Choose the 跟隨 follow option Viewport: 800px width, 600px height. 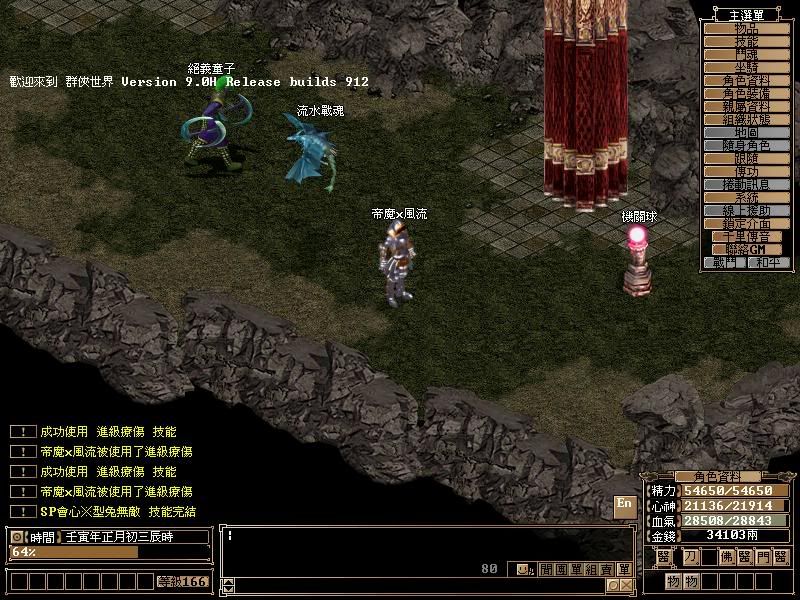point(748,159)
